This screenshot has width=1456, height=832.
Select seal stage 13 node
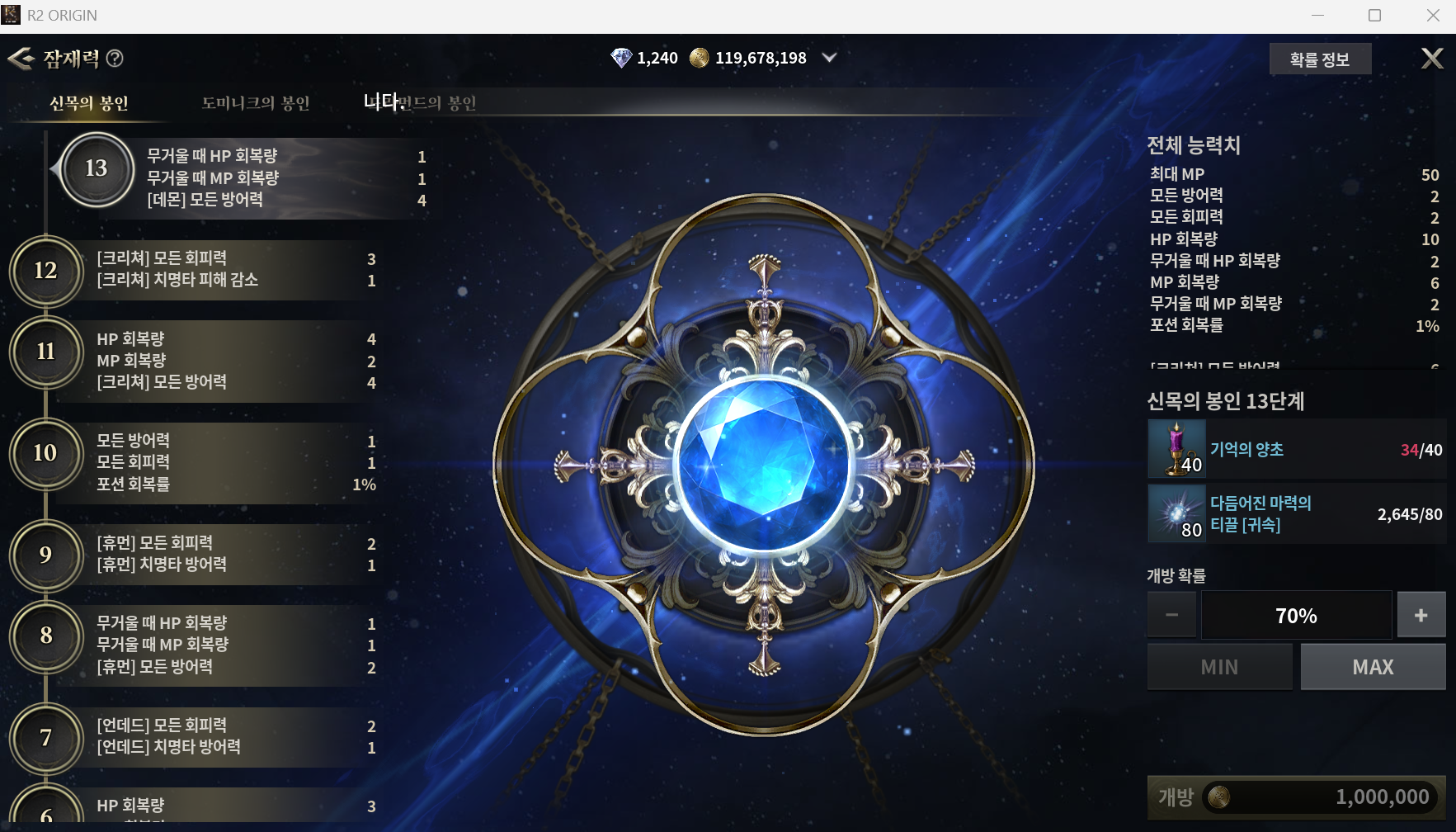[97, 169]
